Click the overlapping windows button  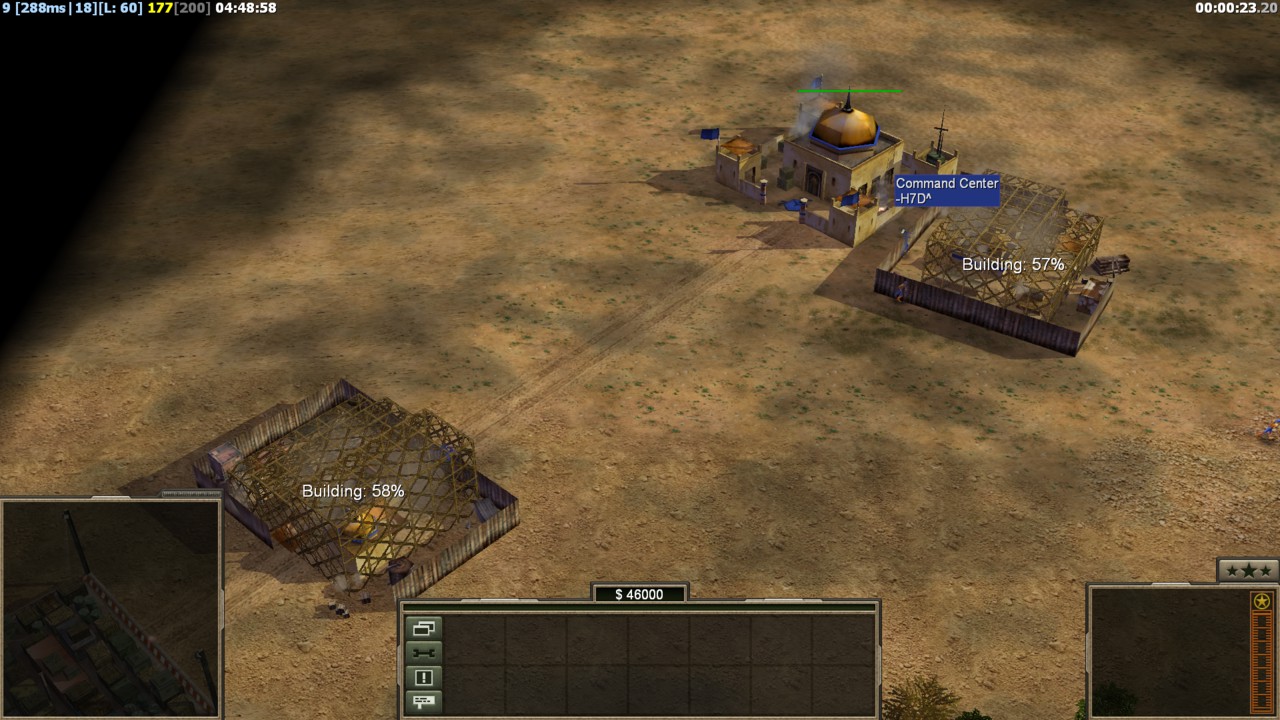click(x=423, y=629)
